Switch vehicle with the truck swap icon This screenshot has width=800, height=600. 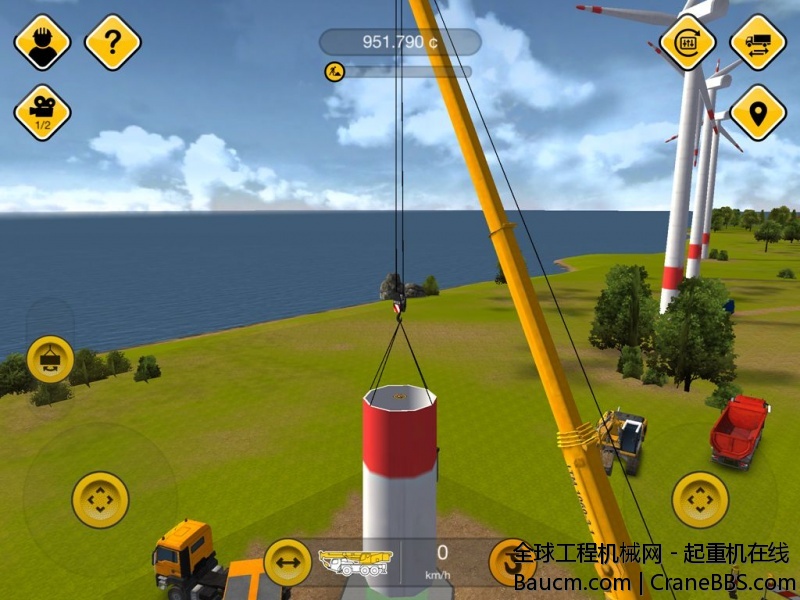click(758, 42)
